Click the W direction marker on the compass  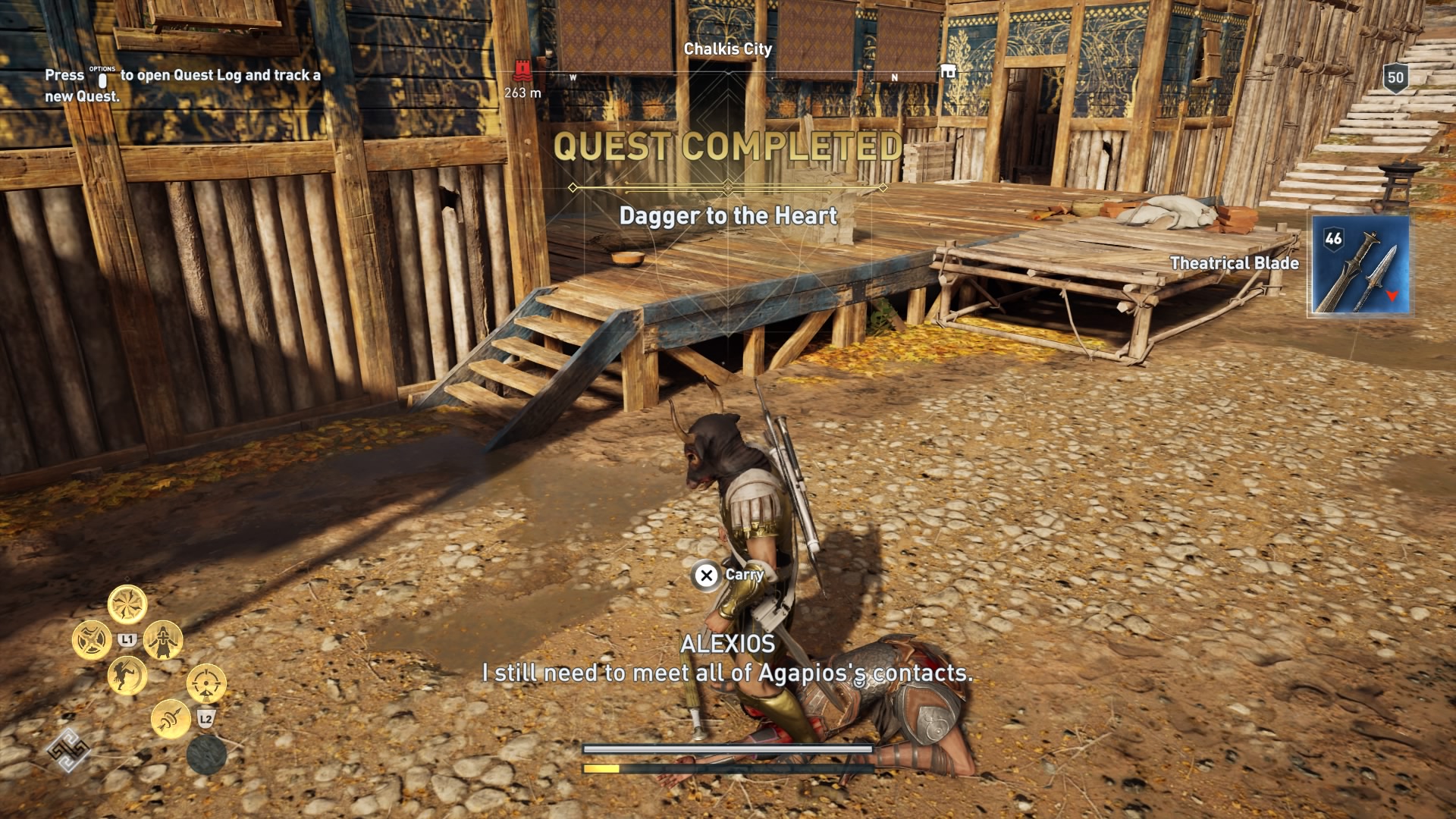pyautogui.click(x=574, y=77)
